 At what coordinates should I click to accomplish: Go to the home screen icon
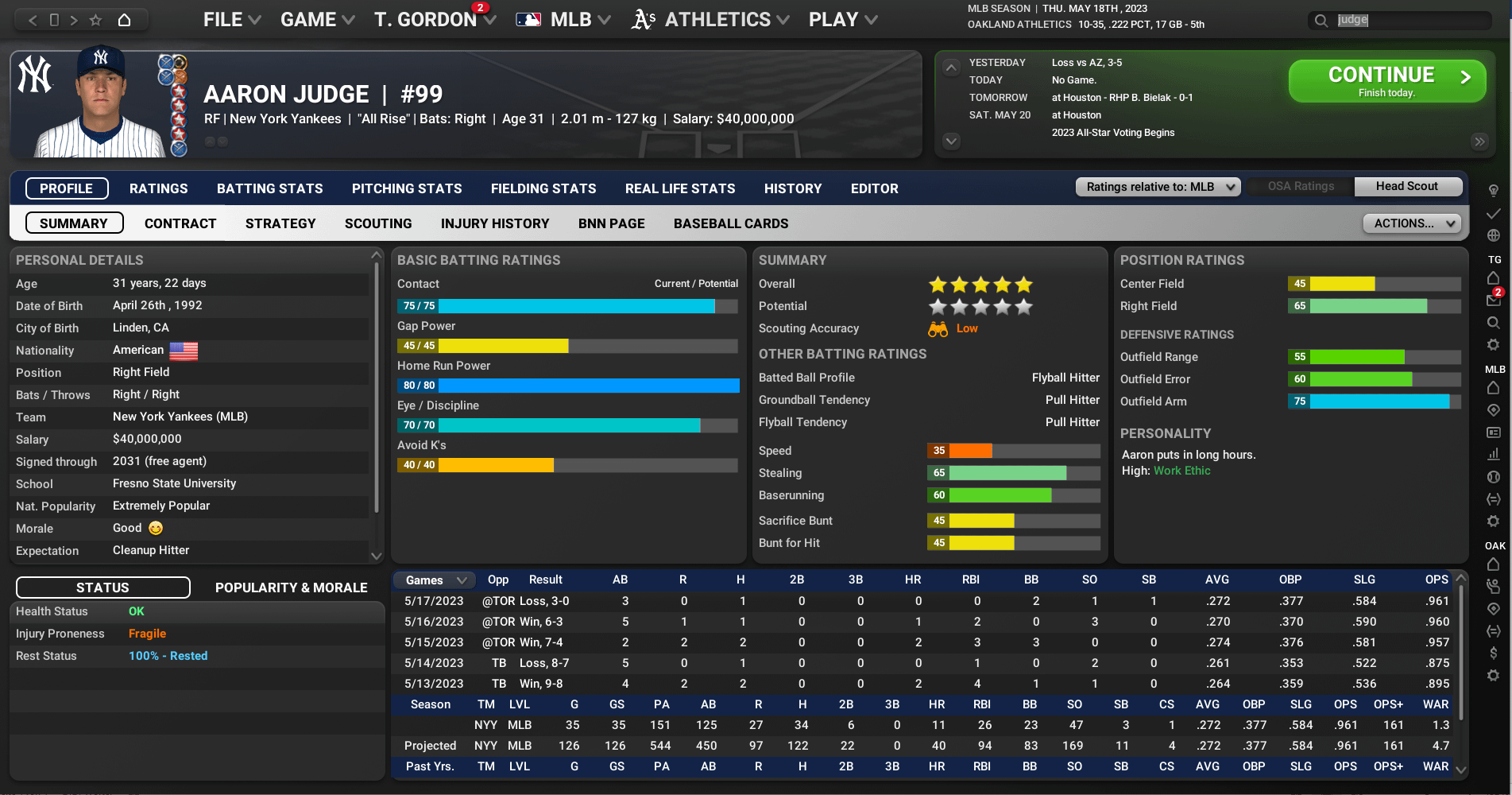tap(124, 20)
